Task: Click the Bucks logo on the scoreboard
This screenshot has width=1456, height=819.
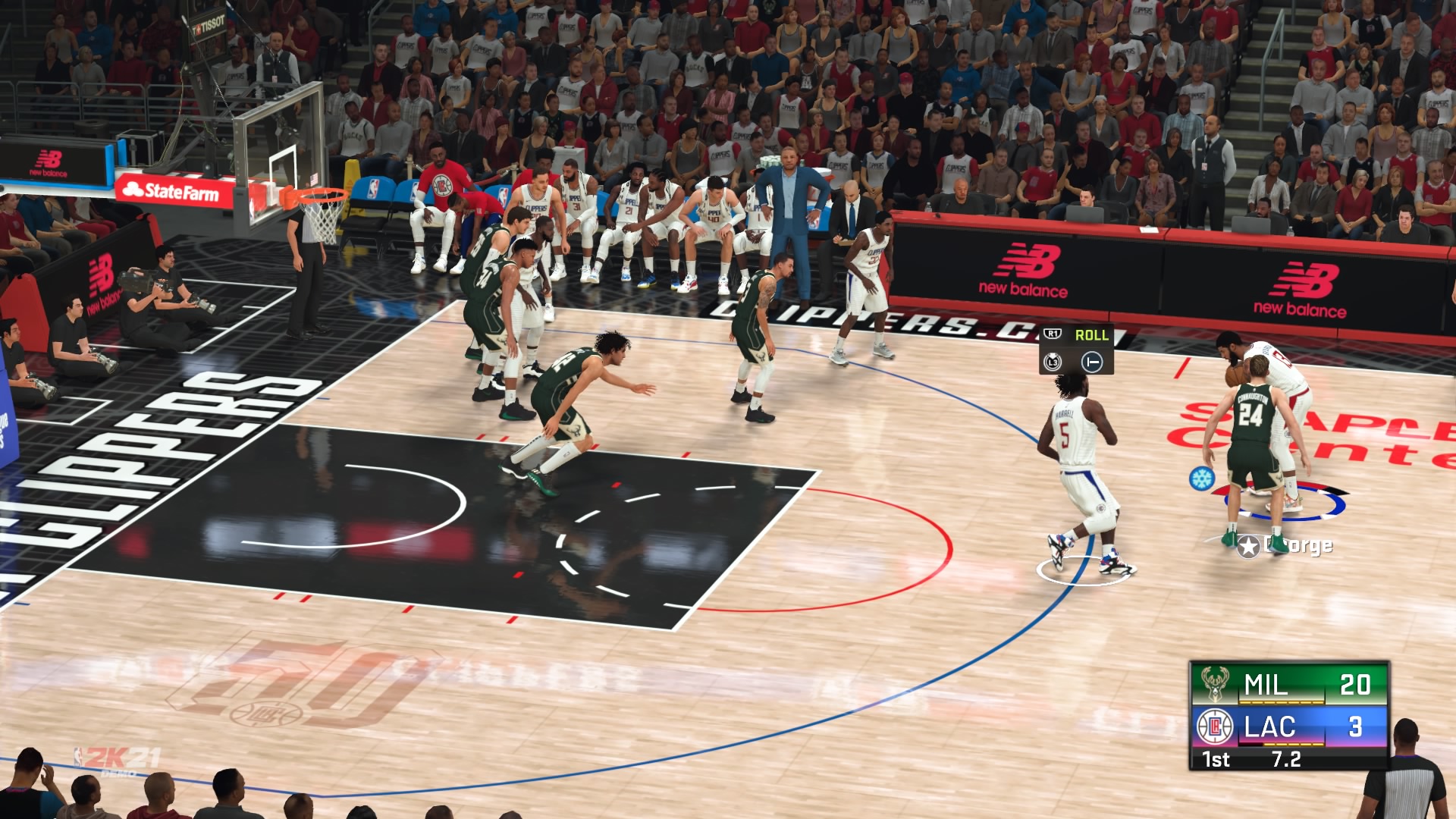Action: point(1214,684)
